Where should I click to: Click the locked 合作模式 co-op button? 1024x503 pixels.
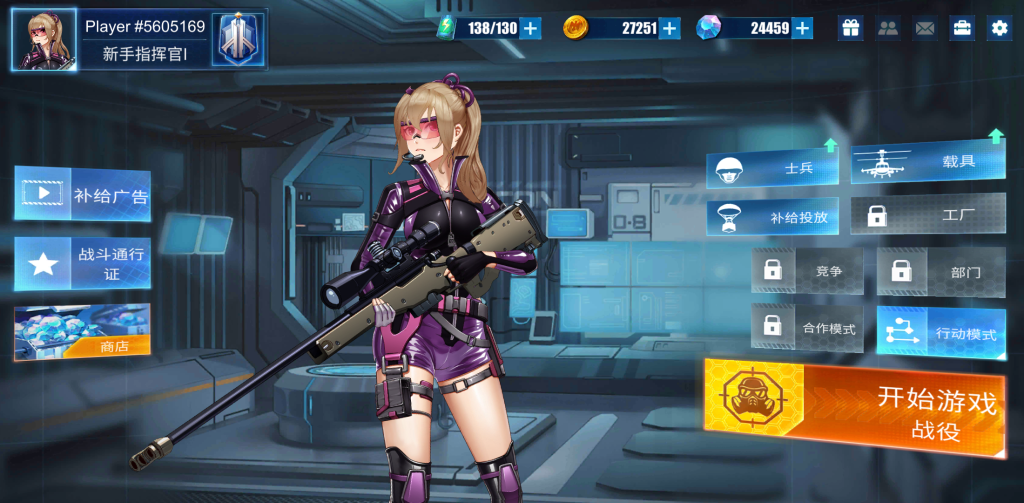click(807, 327)
